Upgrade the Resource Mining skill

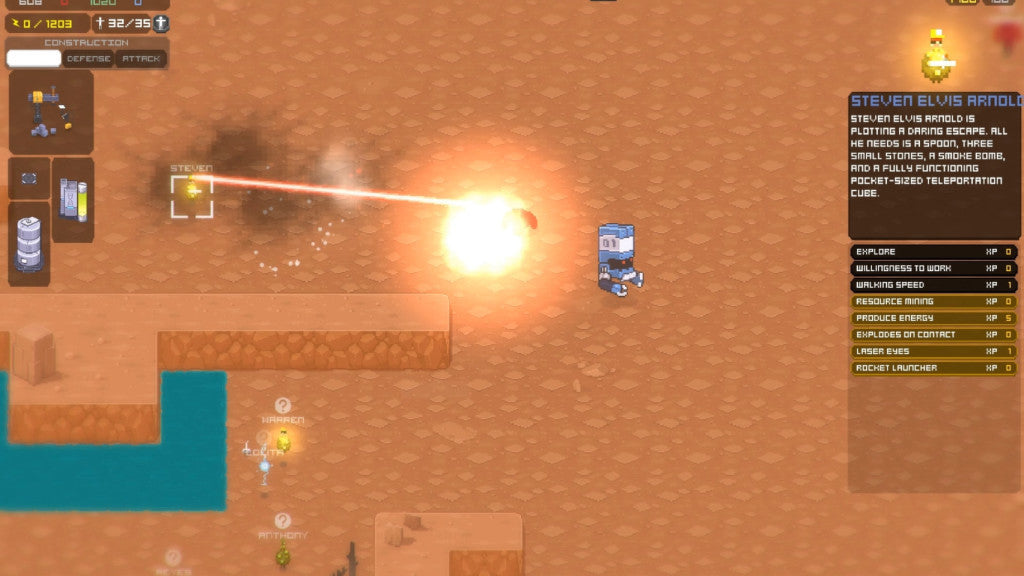click(x=933, y=301)
